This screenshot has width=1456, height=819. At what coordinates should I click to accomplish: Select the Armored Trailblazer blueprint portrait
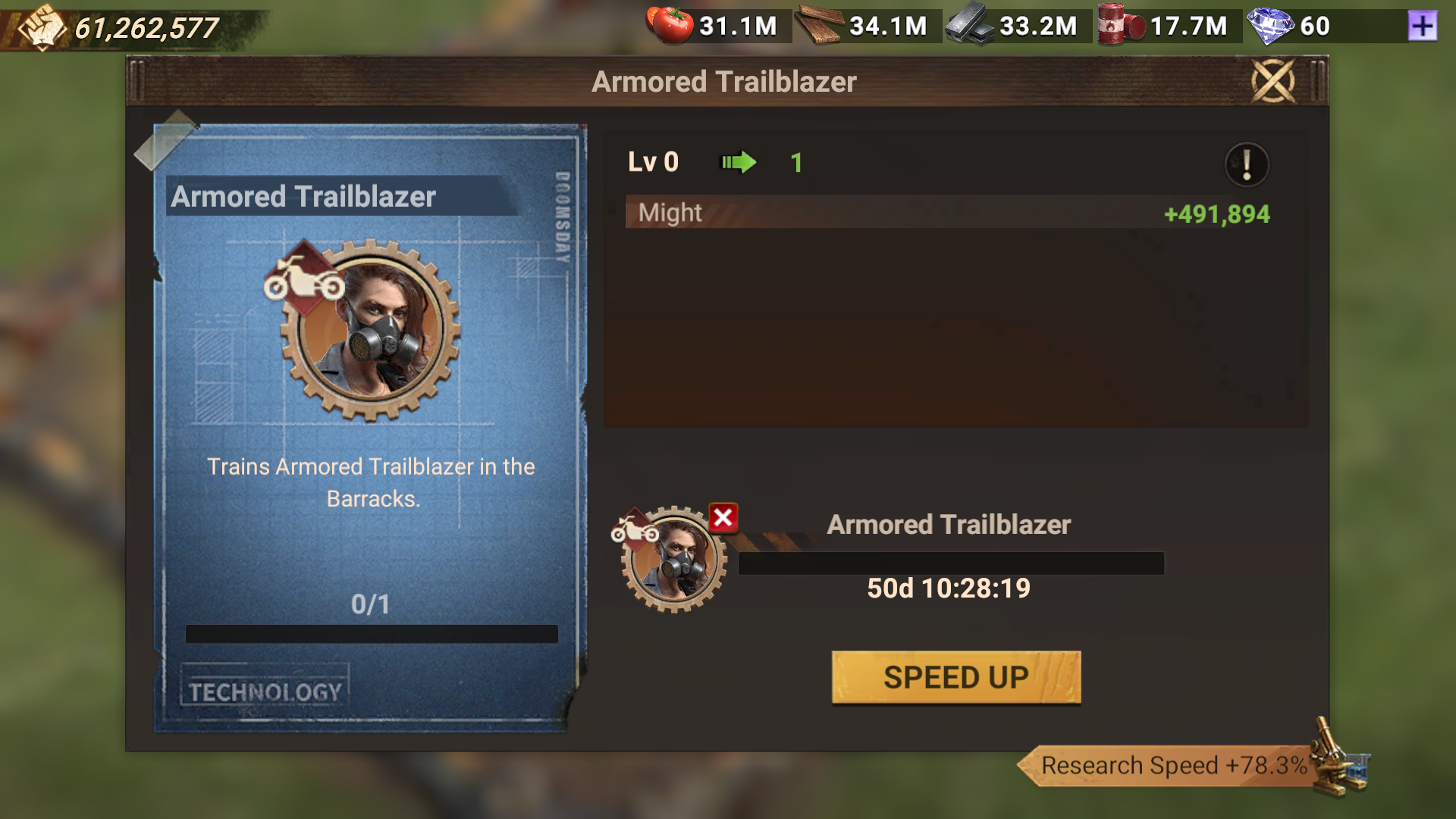pyautogui.click(x=370, y=330)
